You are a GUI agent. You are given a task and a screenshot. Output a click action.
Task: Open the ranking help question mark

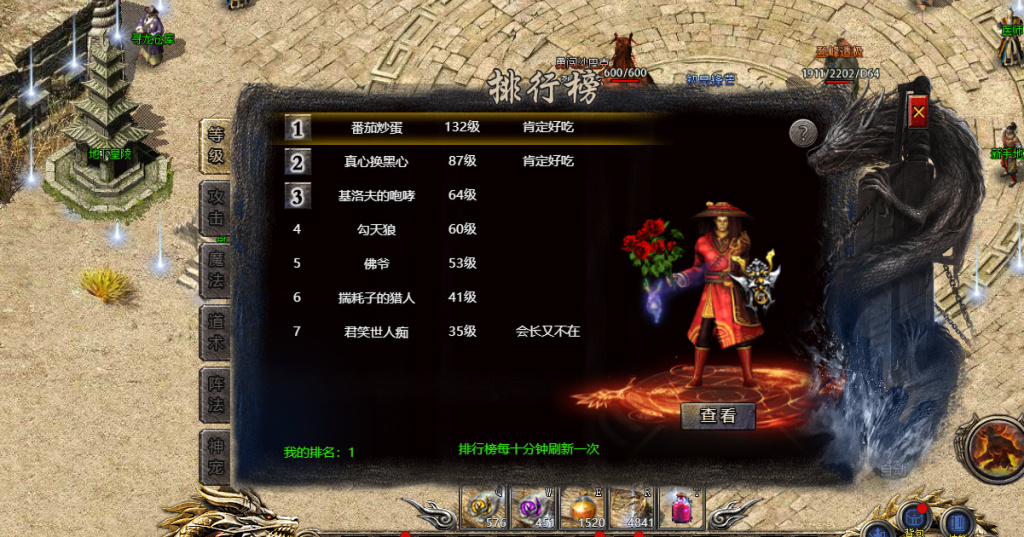tap(803, 133)
